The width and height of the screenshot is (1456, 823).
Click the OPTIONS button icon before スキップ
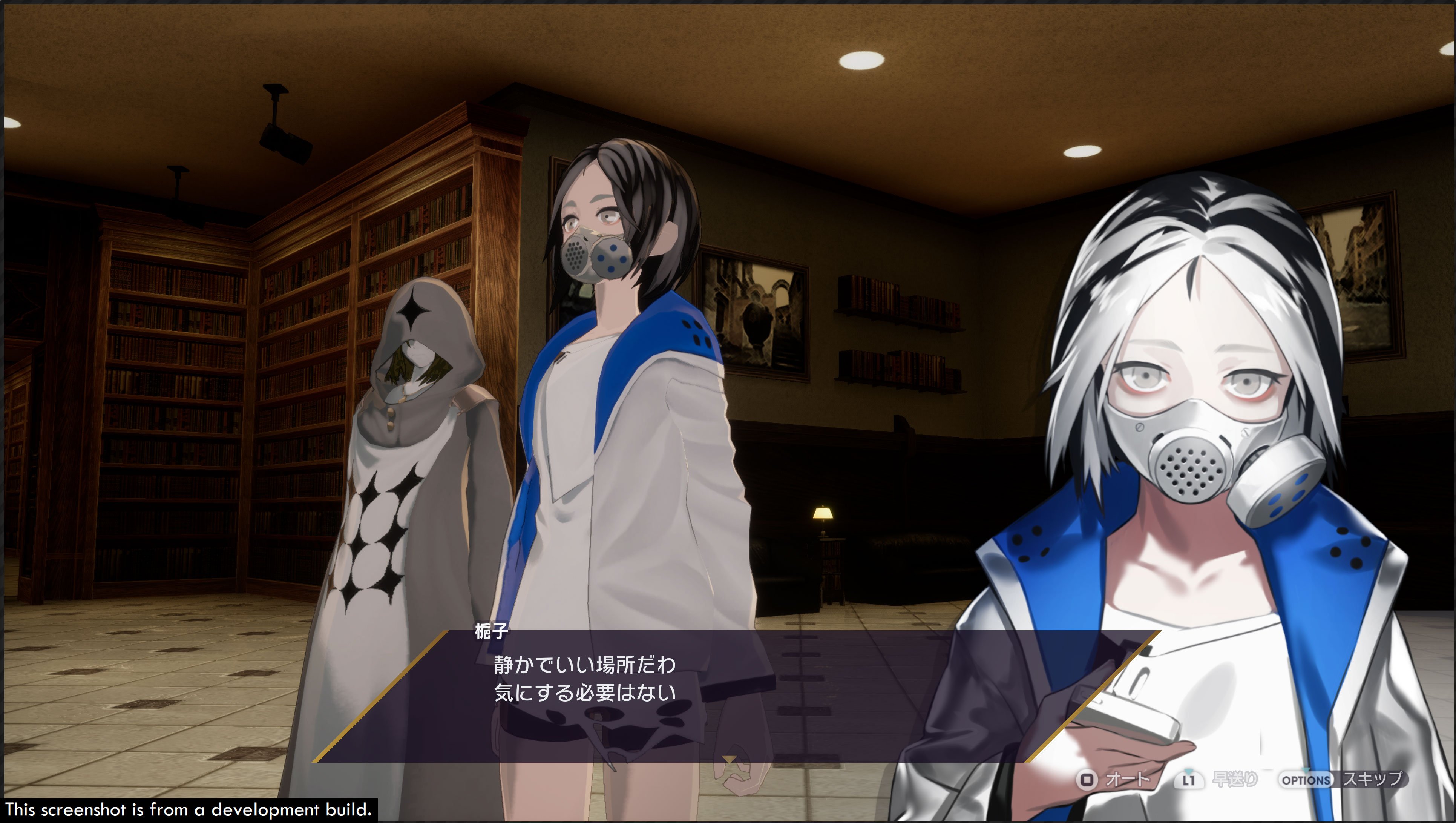click(1305, 781)
